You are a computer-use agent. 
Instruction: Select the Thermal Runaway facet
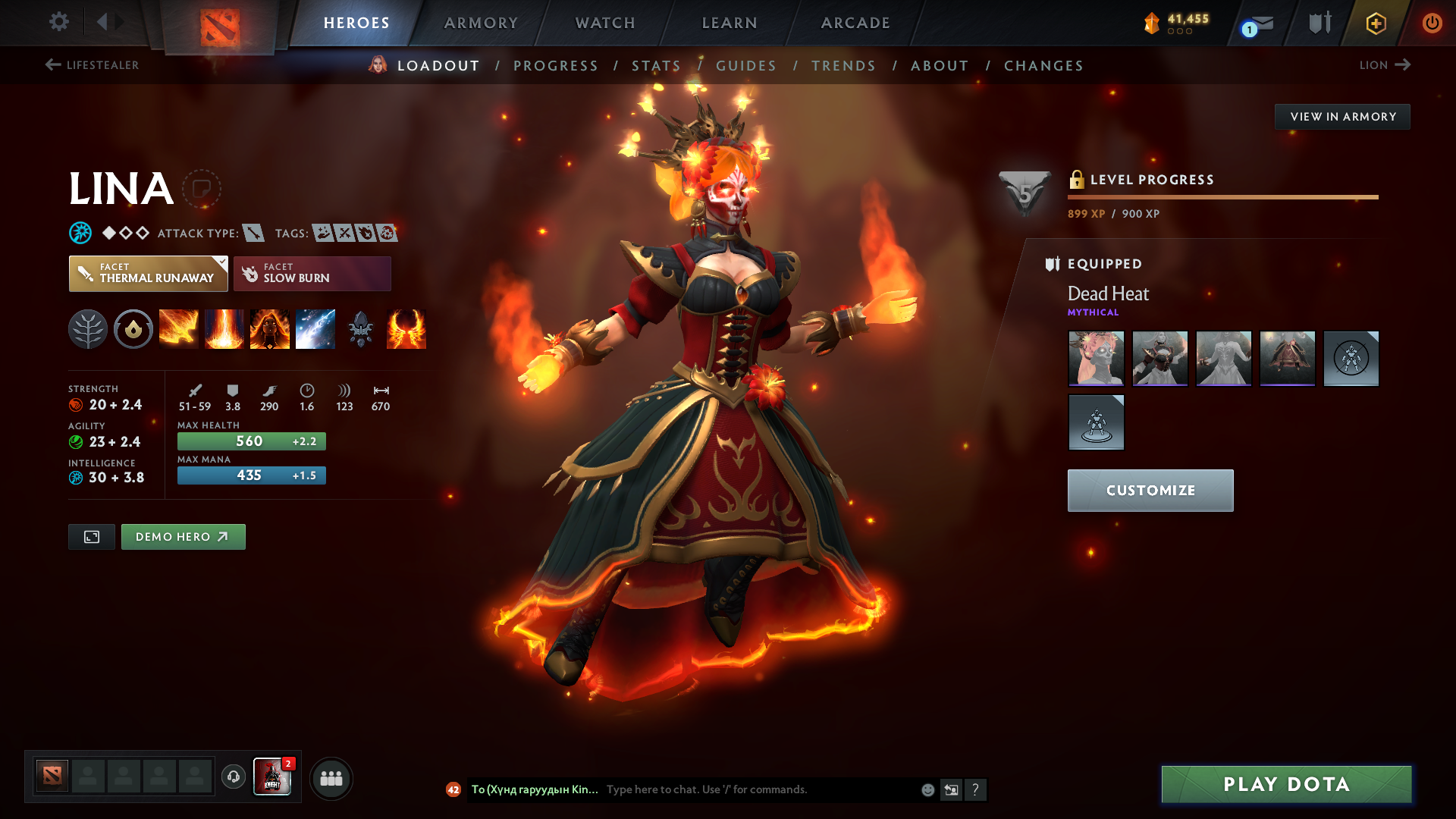point(149,274)
